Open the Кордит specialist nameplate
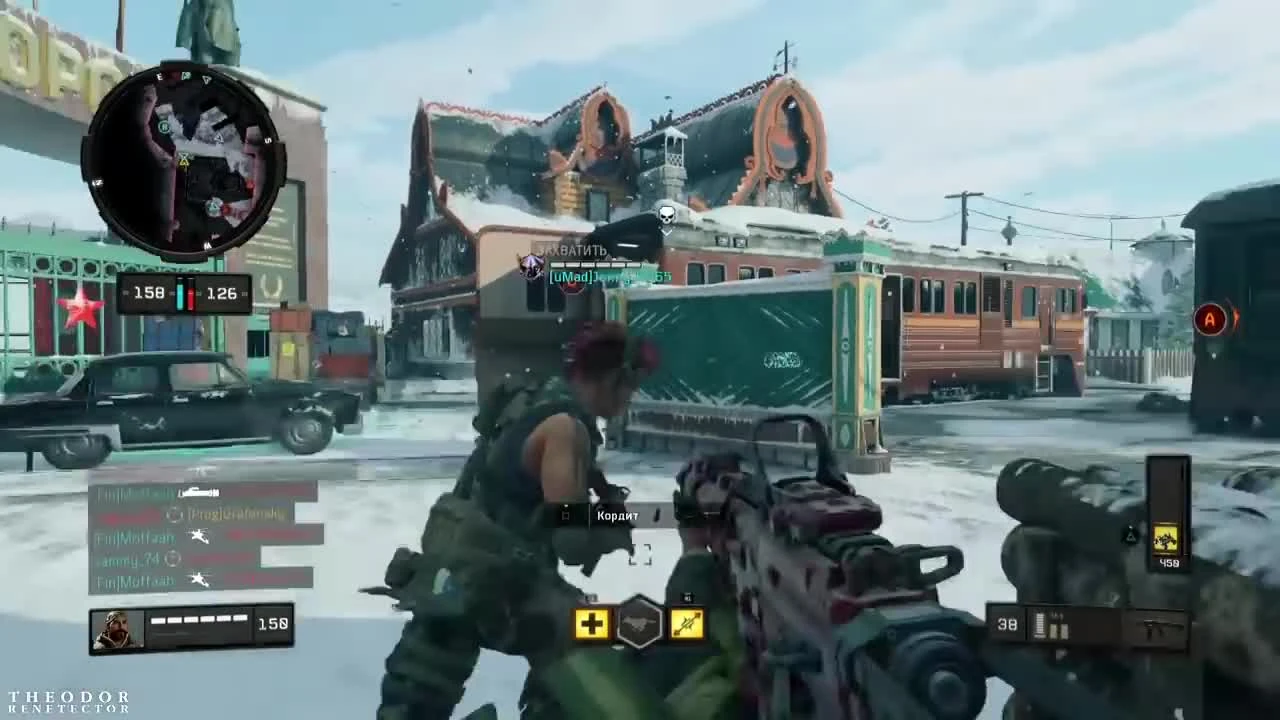 click(616, 515)
